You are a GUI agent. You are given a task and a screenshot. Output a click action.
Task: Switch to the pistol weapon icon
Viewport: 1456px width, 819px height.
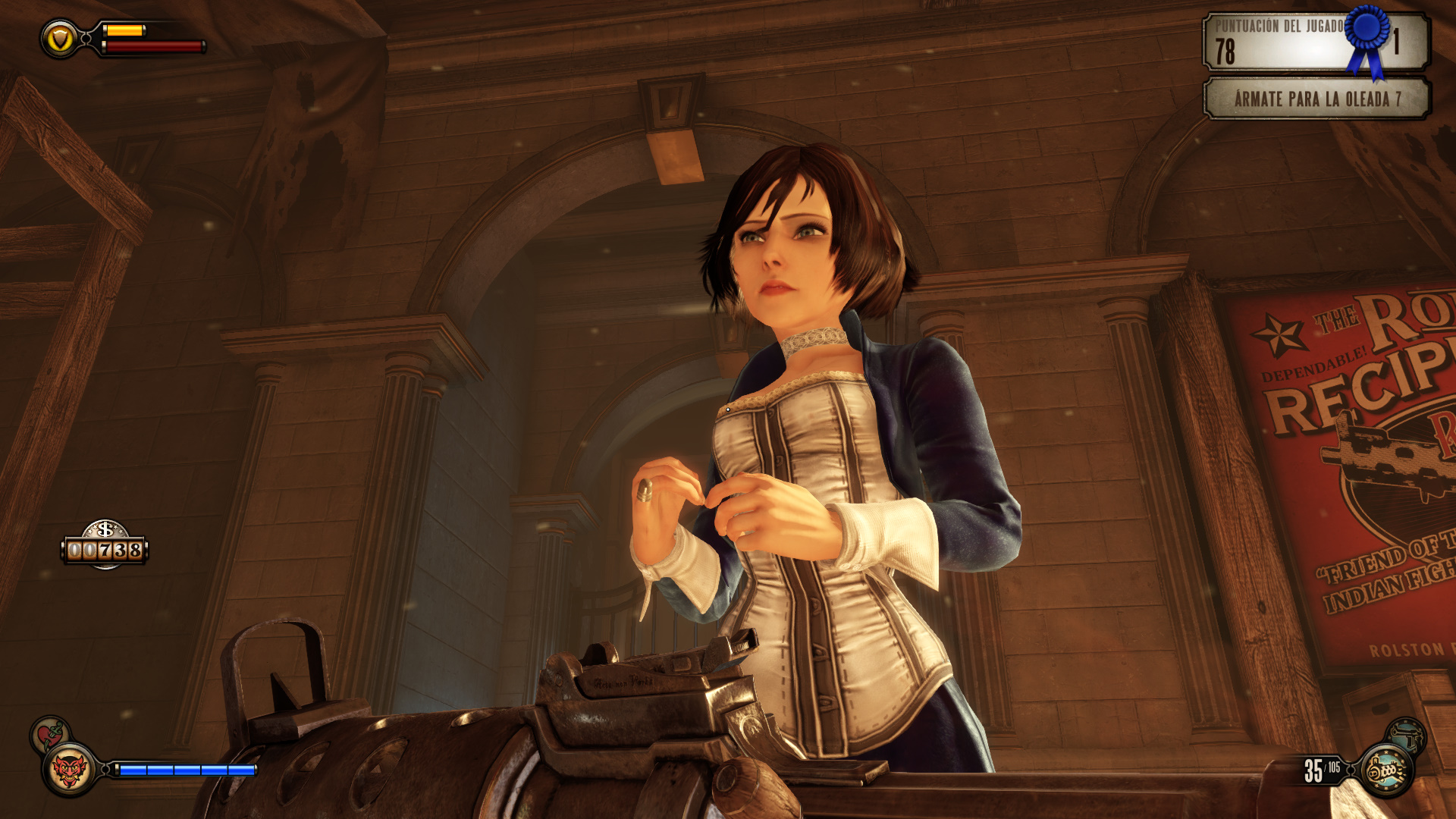click(x=1407, y=734)
